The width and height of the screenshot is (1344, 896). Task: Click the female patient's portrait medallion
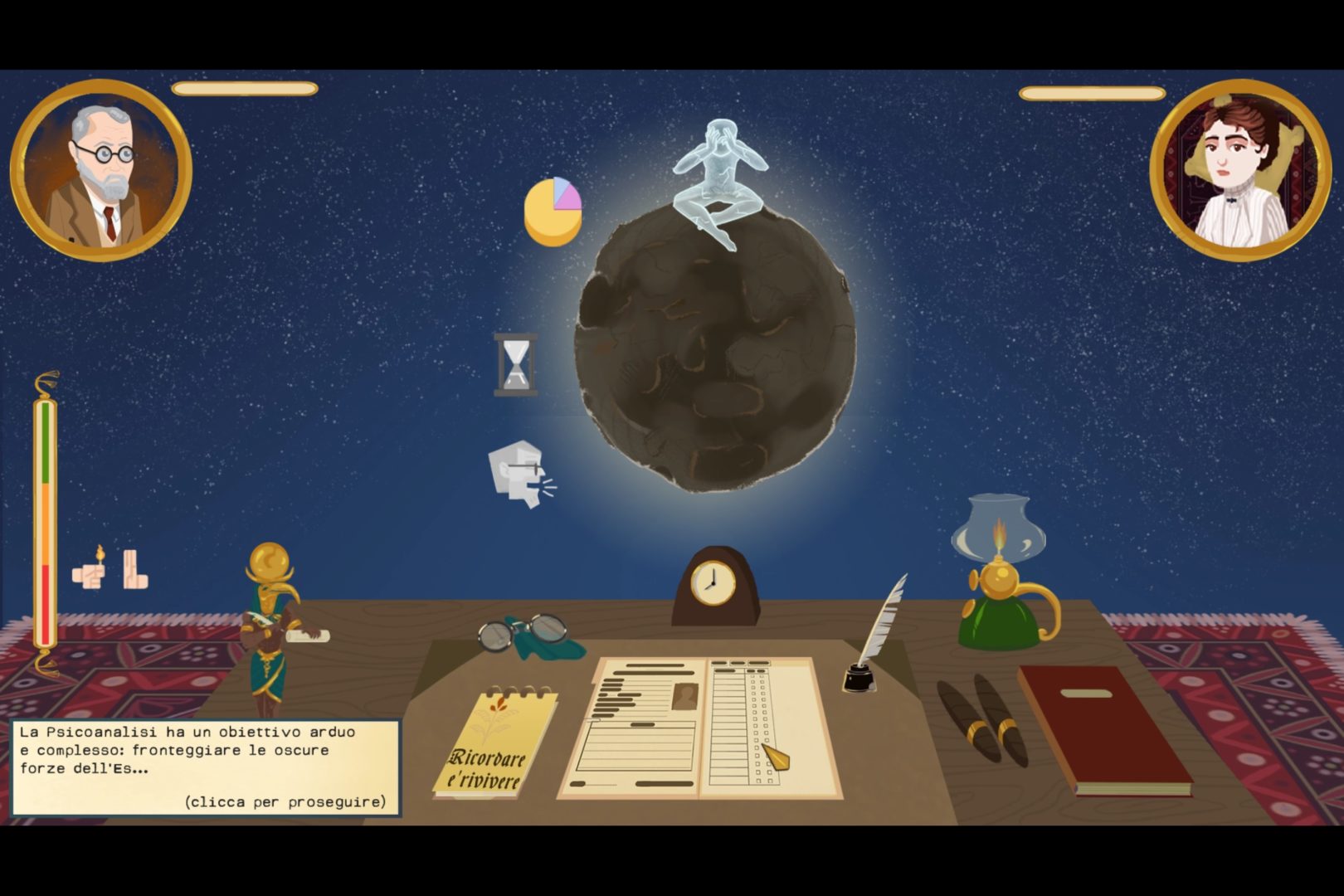tap(1239, 170)
